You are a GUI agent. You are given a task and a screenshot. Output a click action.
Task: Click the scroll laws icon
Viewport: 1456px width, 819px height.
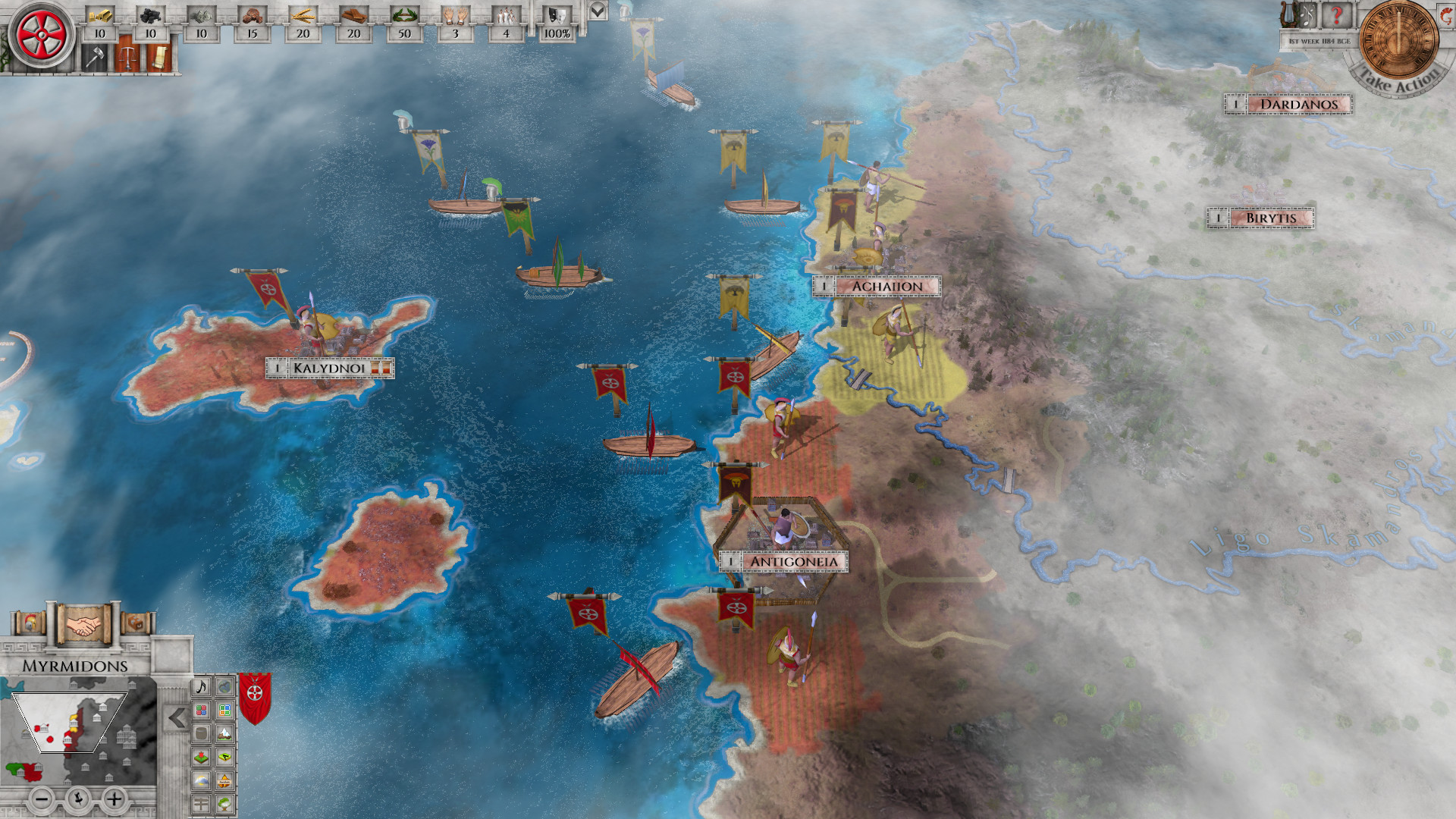(158, 58)
